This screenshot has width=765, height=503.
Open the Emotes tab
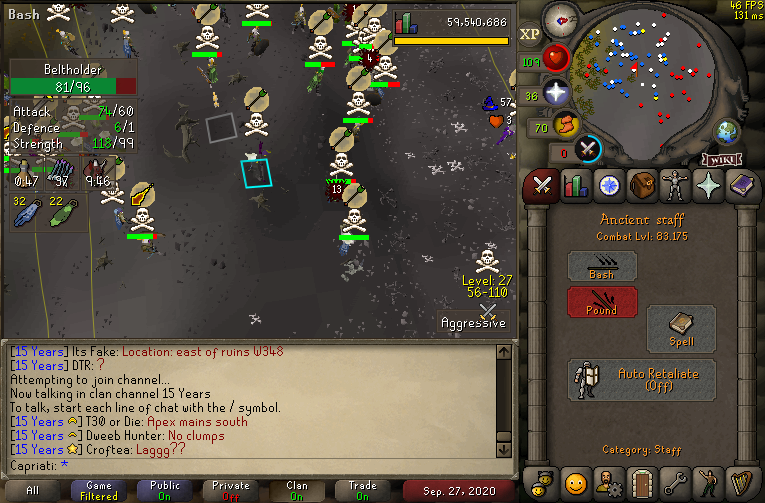[x=709, y=481]
